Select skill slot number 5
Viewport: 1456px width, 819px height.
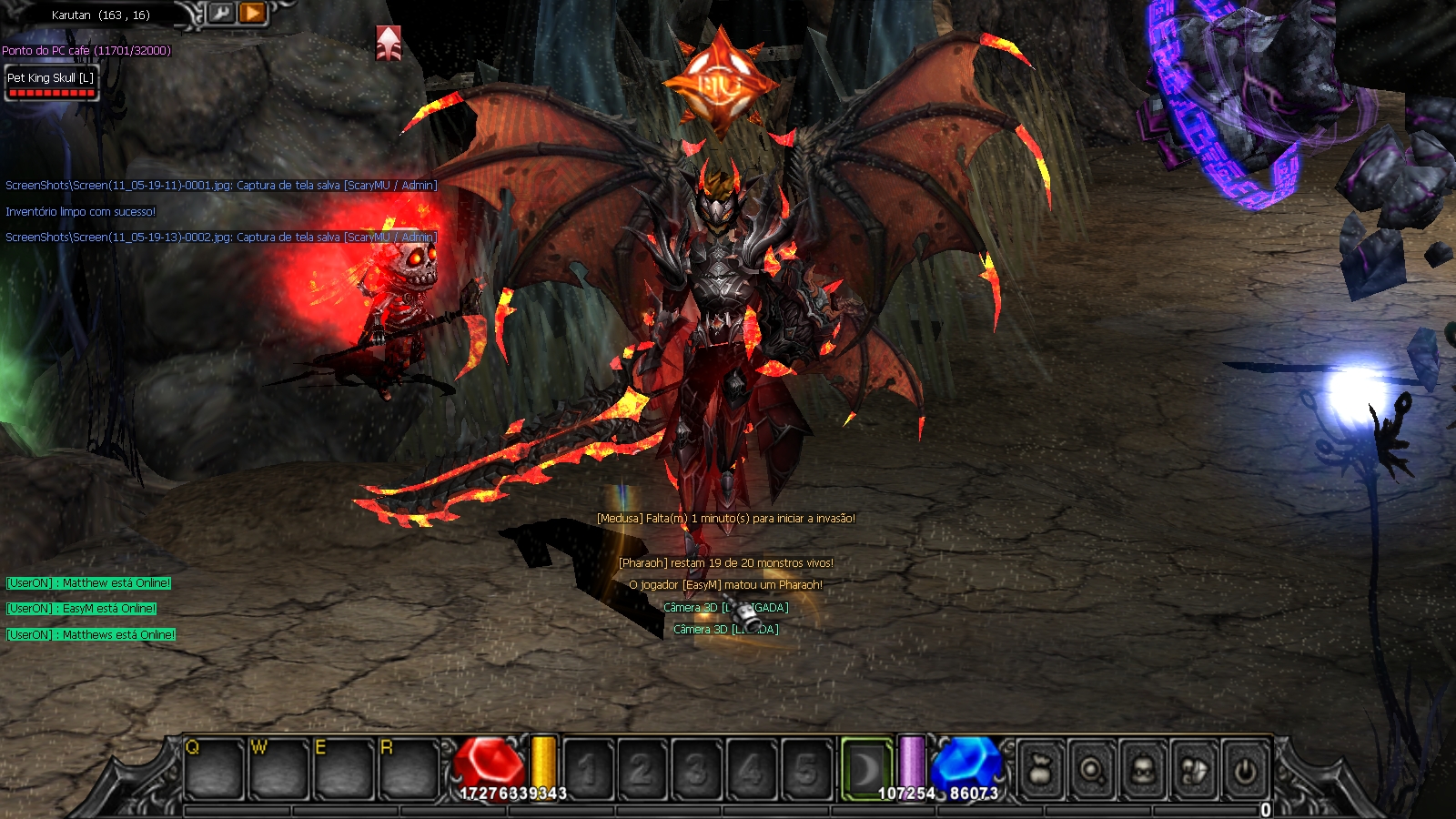pyautogui.click(x=805, y=770)
